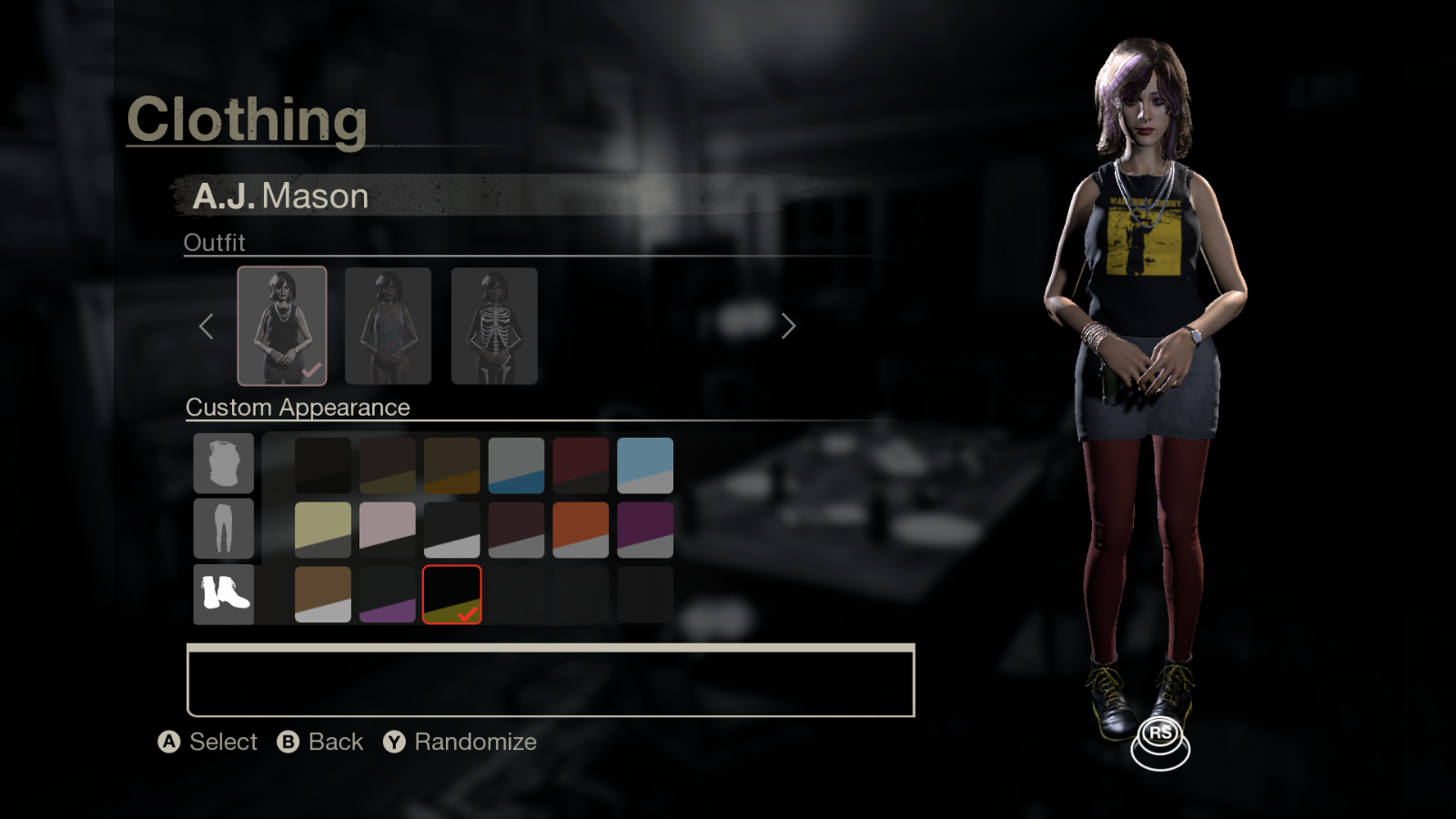Switch to the shirt color category
The height and width of the screenshot is (819, 1456).
pyautogui.click(x=223, y=463)
